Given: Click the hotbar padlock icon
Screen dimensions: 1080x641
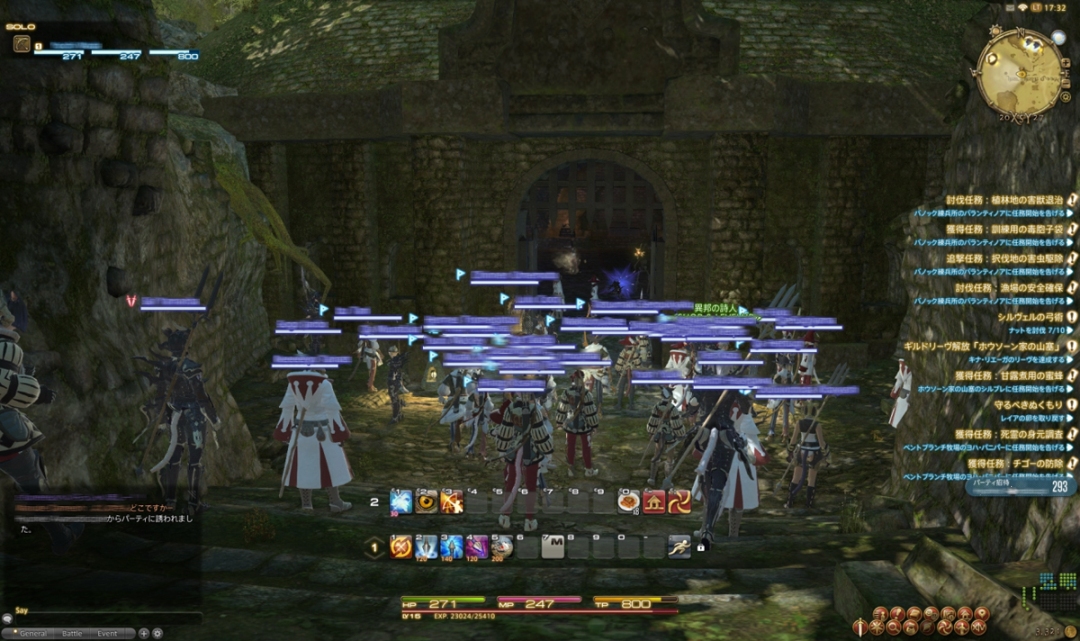Looking at the screenshot, I should tap(701, 547).
